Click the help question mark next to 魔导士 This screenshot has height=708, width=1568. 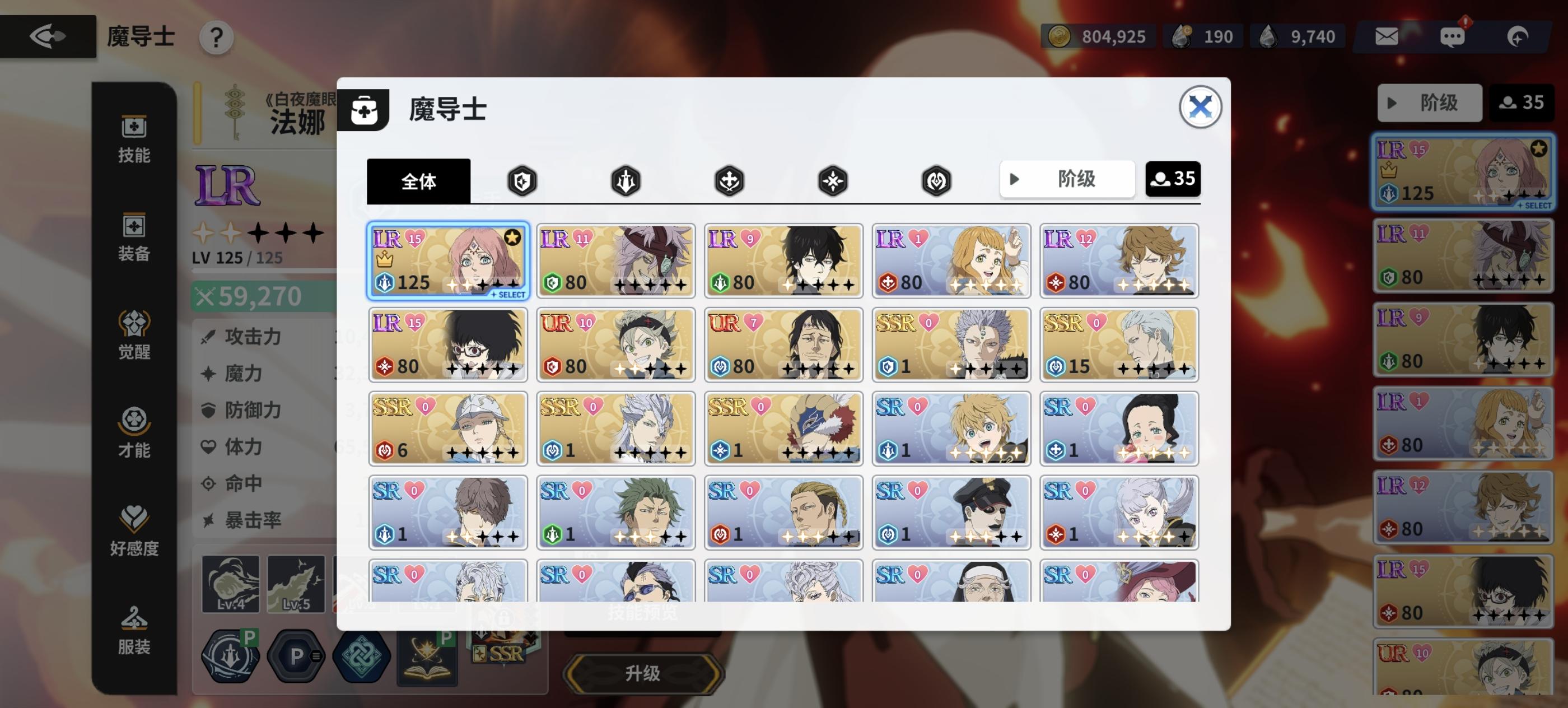pos(216,37)
